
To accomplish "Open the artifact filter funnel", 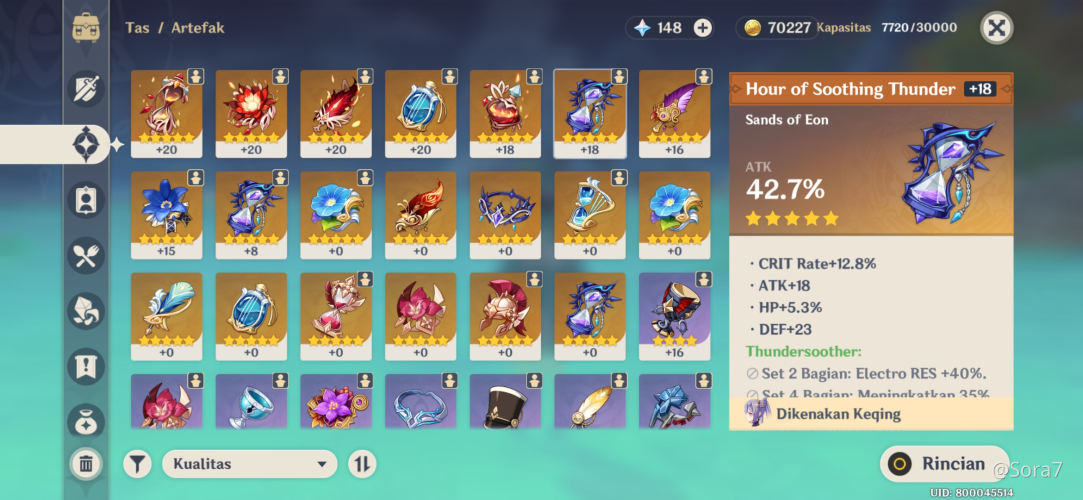I will click(x=137, y=464).
